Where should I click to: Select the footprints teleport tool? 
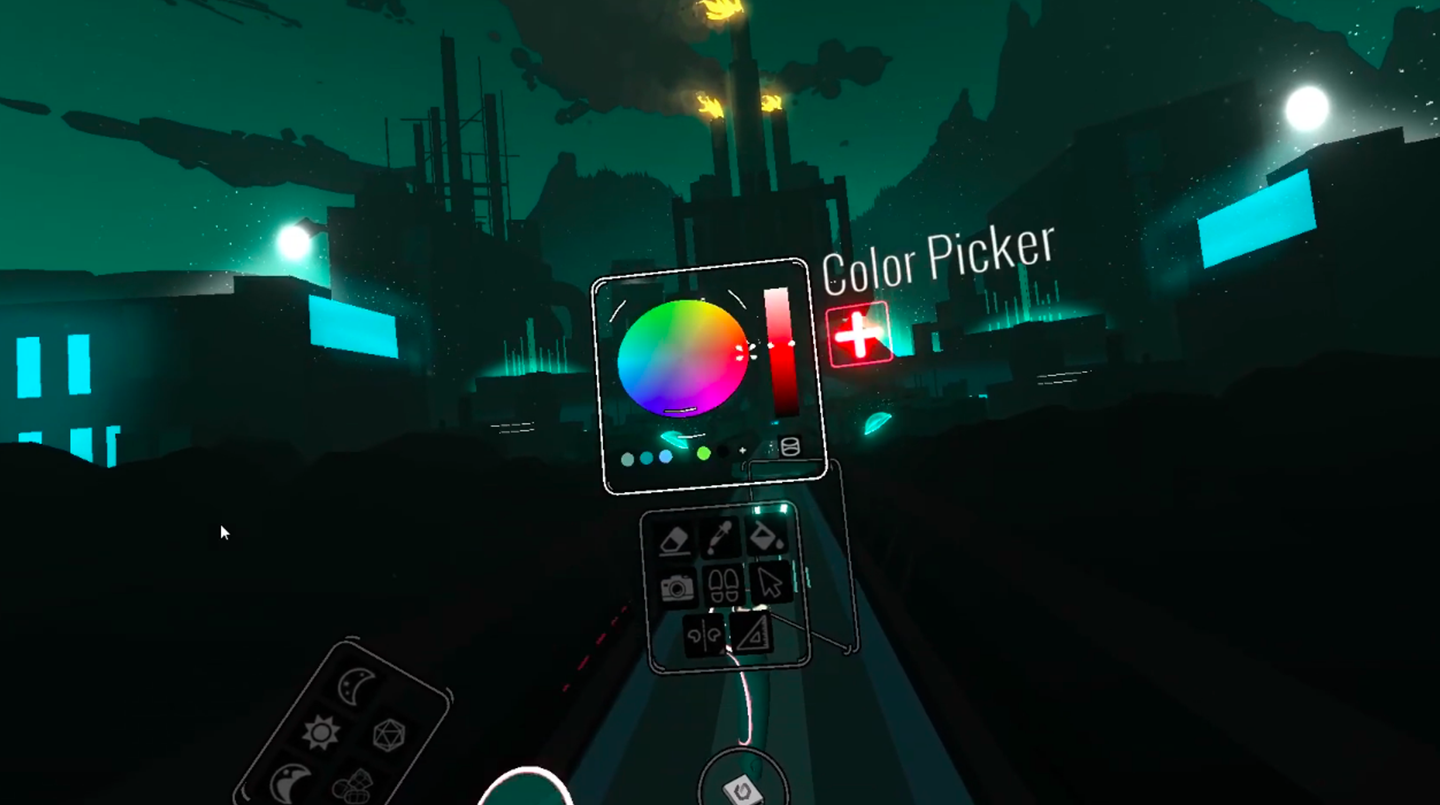[x=724, y=584]
